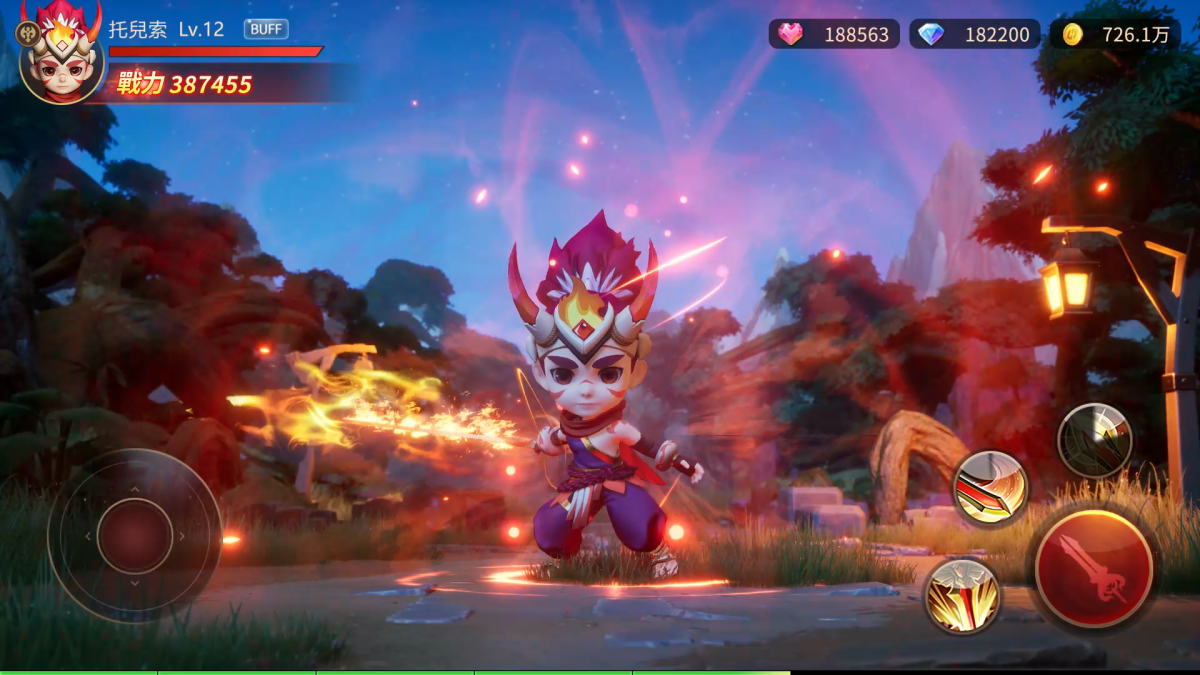Open the character portrait avatar

point(62,58)
